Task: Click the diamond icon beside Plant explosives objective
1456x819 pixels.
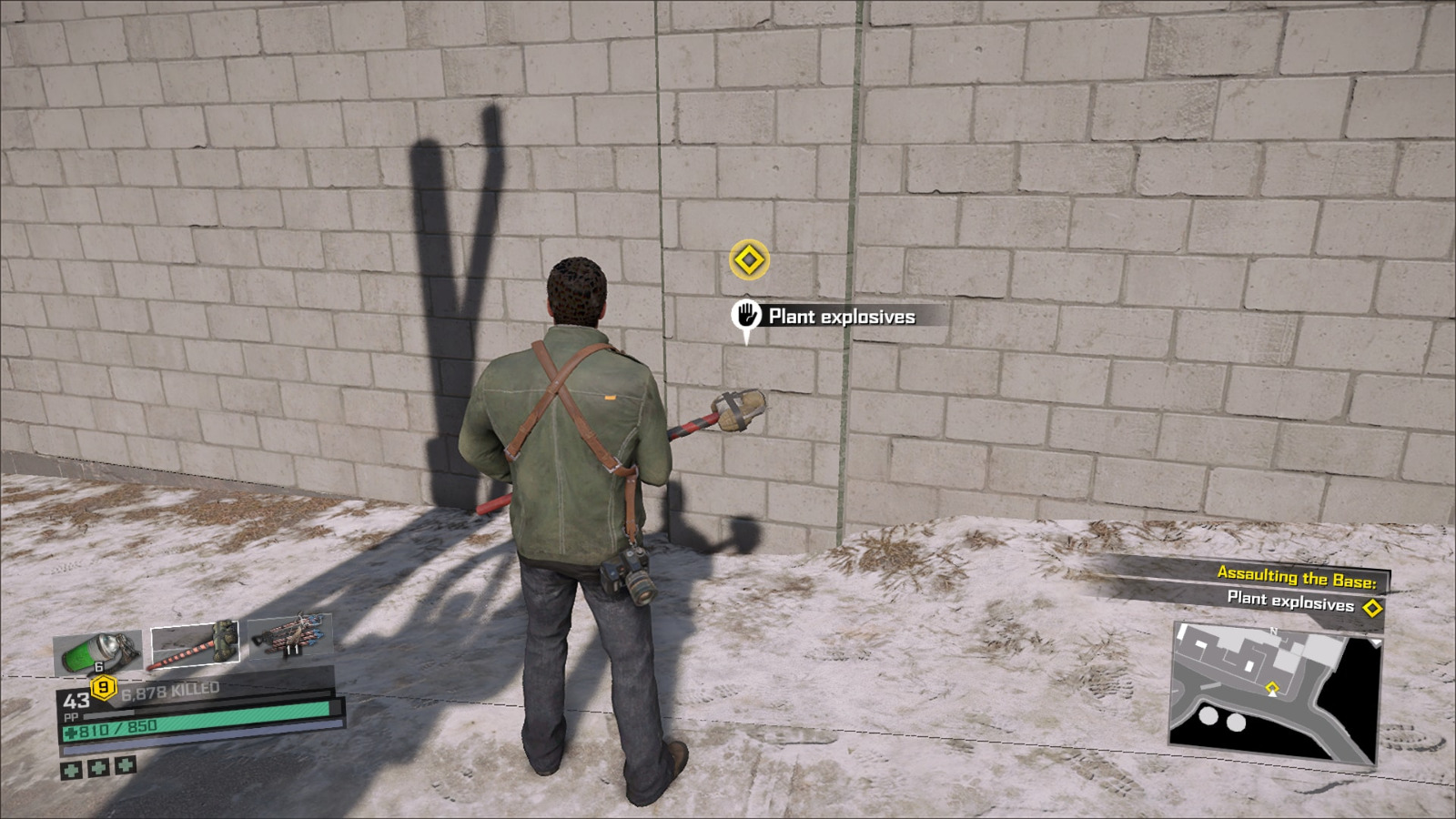Action: coord(1372,607)
